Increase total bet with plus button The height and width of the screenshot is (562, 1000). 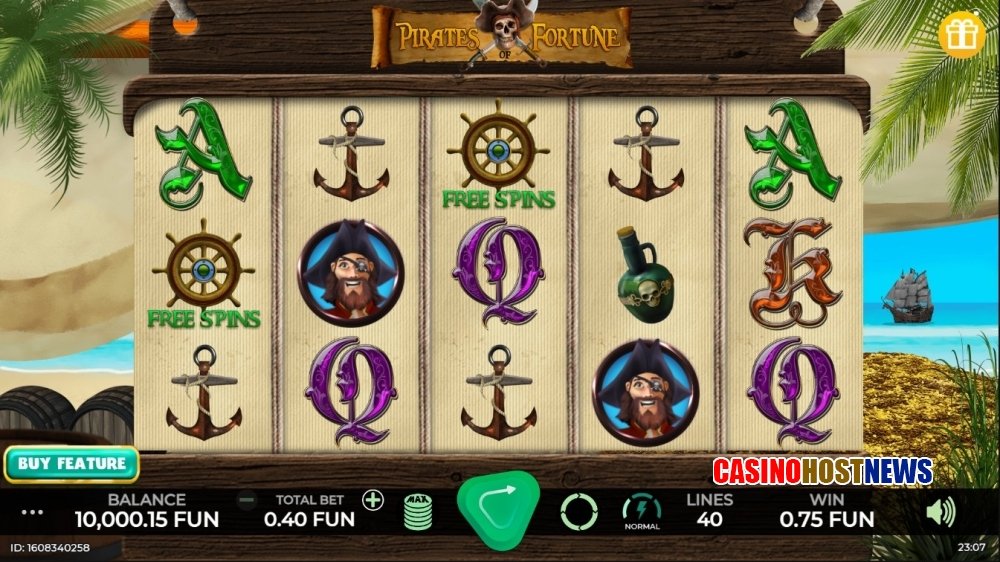(x=373, y=500)
